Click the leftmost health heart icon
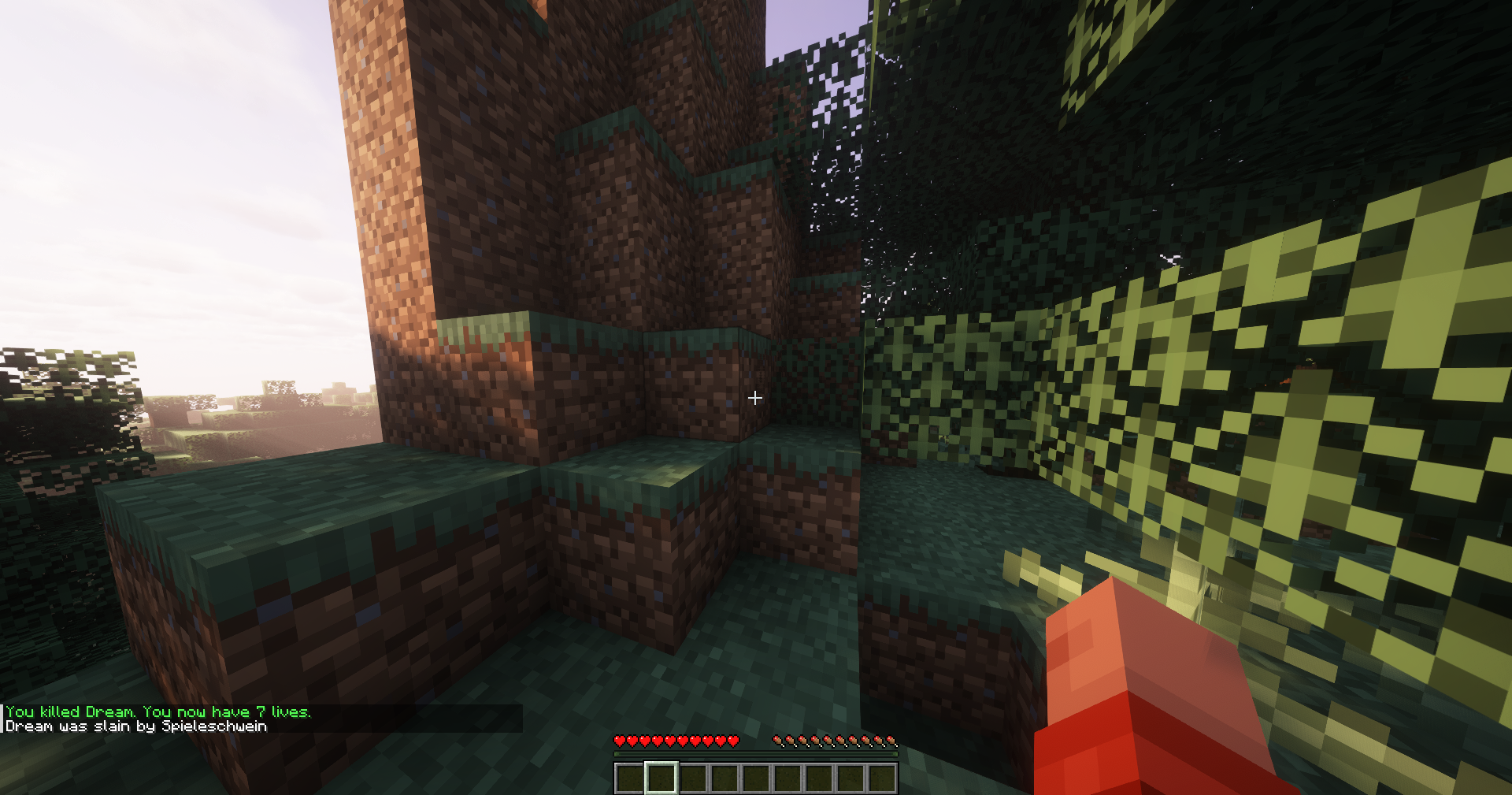Screen dimensions: 1512x795 tap(620, 741)
